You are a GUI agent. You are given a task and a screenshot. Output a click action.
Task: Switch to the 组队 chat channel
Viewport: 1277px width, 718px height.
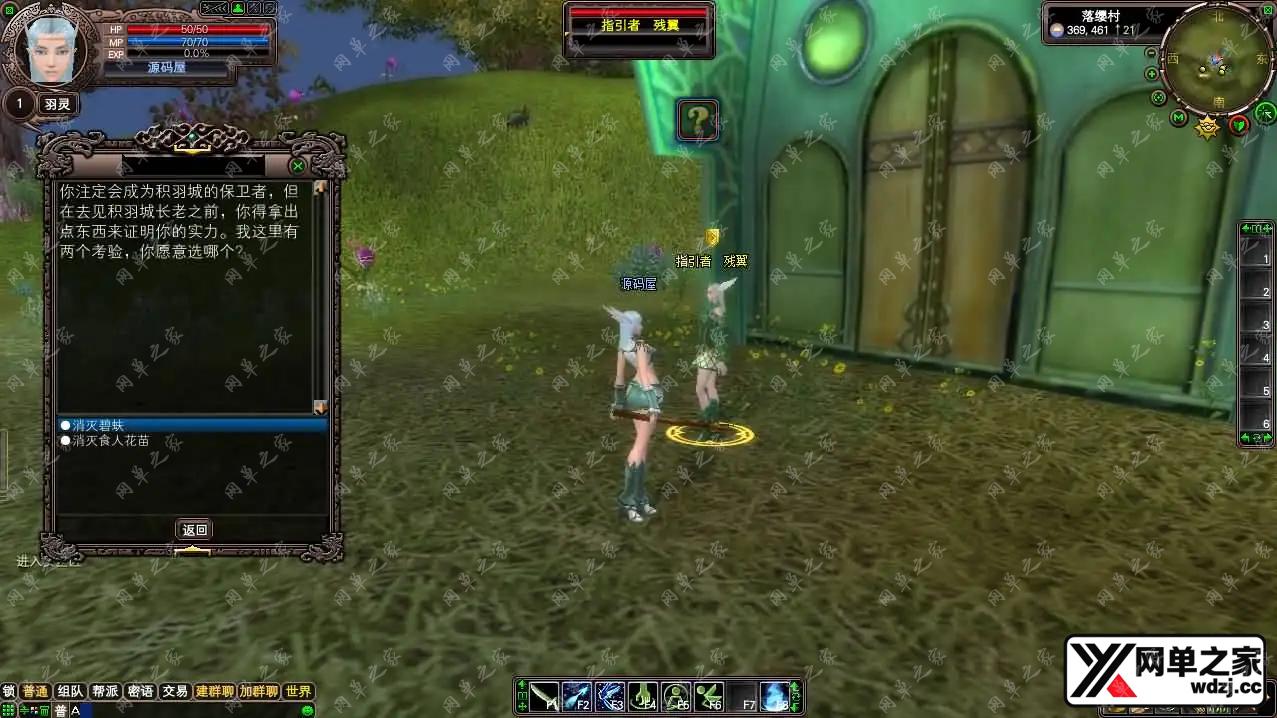click(x=70, y=691)
